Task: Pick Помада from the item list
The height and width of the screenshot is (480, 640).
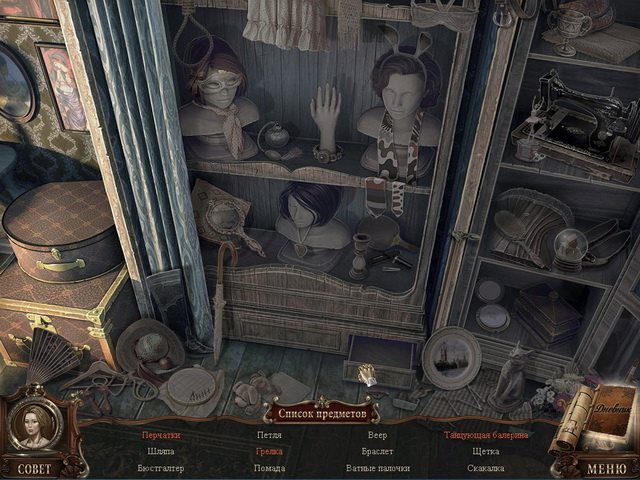Action: point(269,468)
